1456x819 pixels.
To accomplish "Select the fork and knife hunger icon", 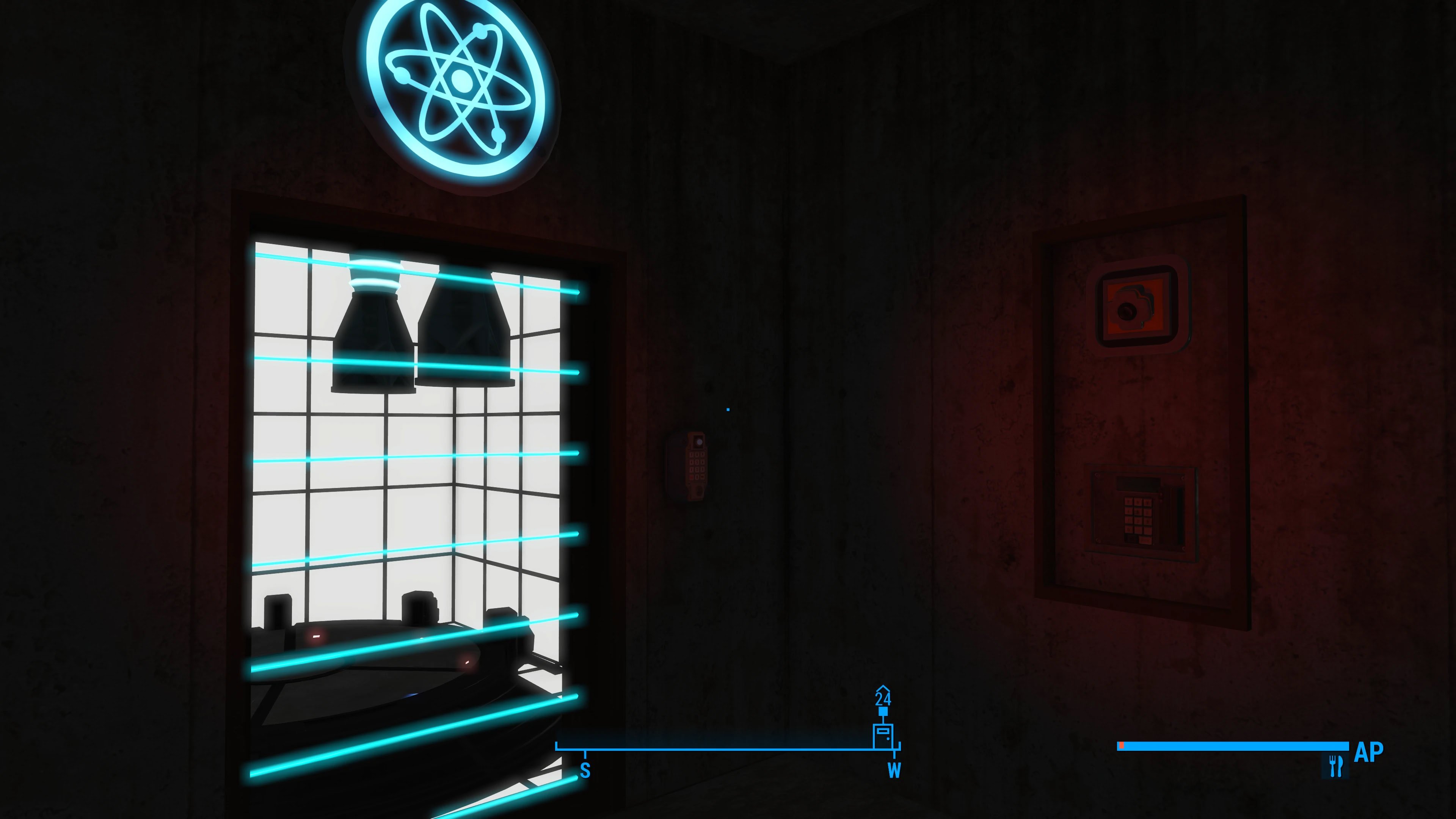I will point(1335,766).
